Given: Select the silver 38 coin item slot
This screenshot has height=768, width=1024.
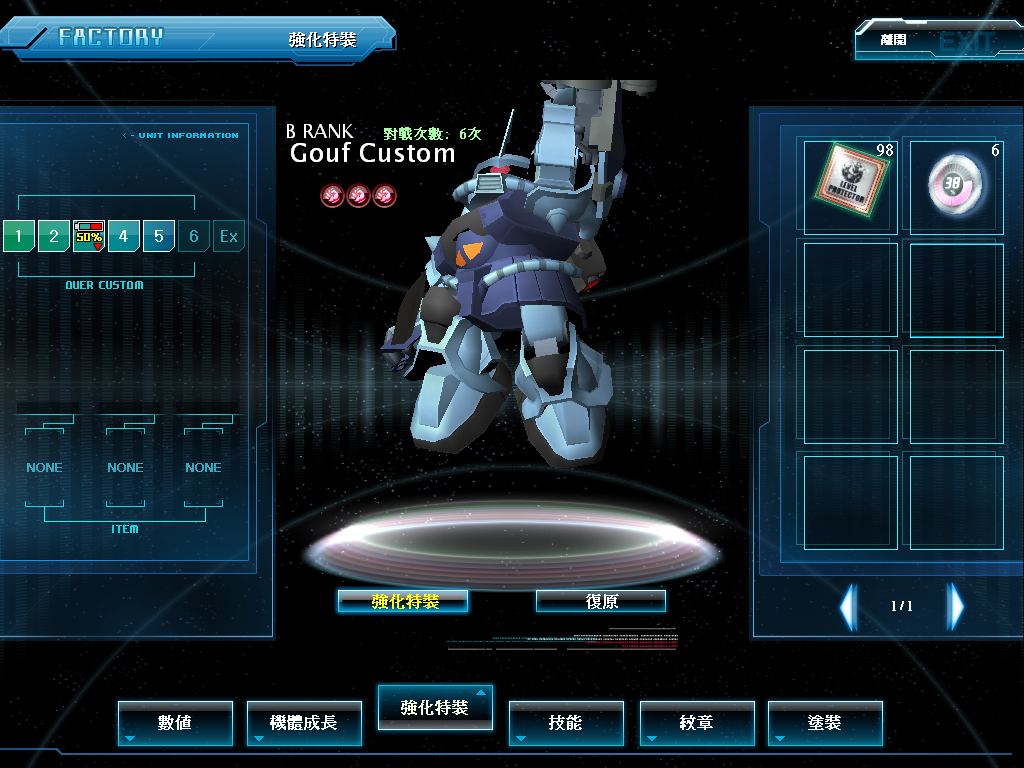Looking at the screenshot, I should coord(955,186).
